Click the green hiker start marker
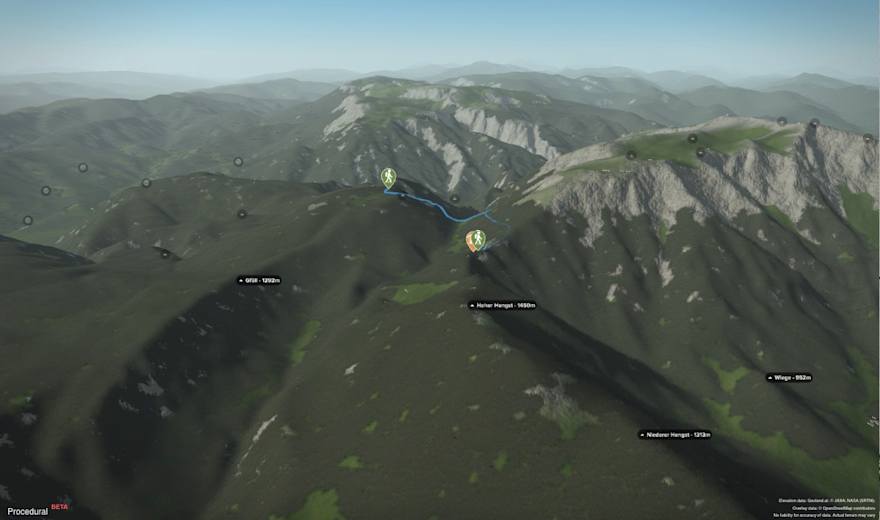Viewport: 880px width, 520px height. (x=388, y=177)
